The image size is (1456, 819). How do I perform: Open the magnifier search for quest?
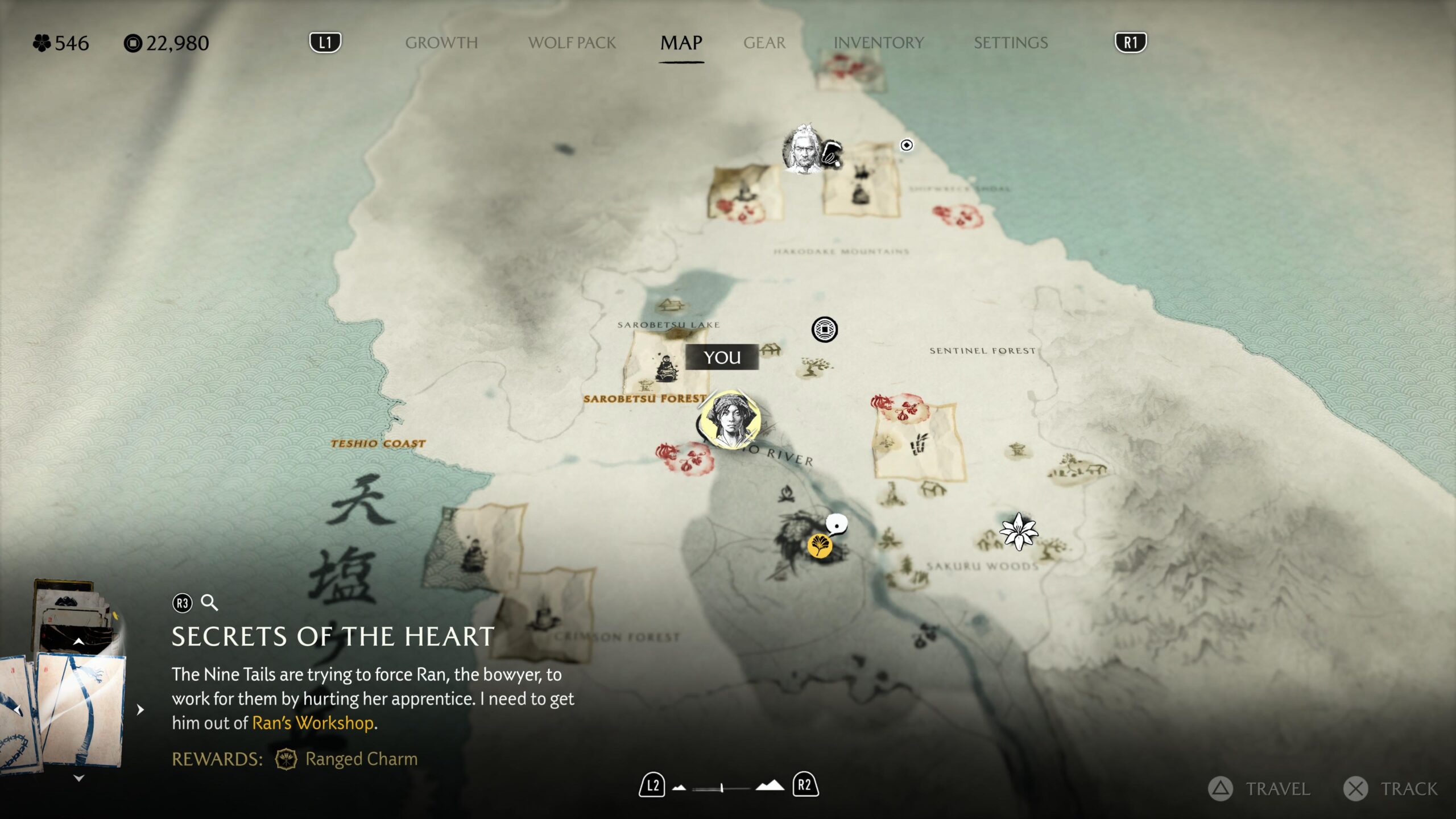[x=210, y=603]
